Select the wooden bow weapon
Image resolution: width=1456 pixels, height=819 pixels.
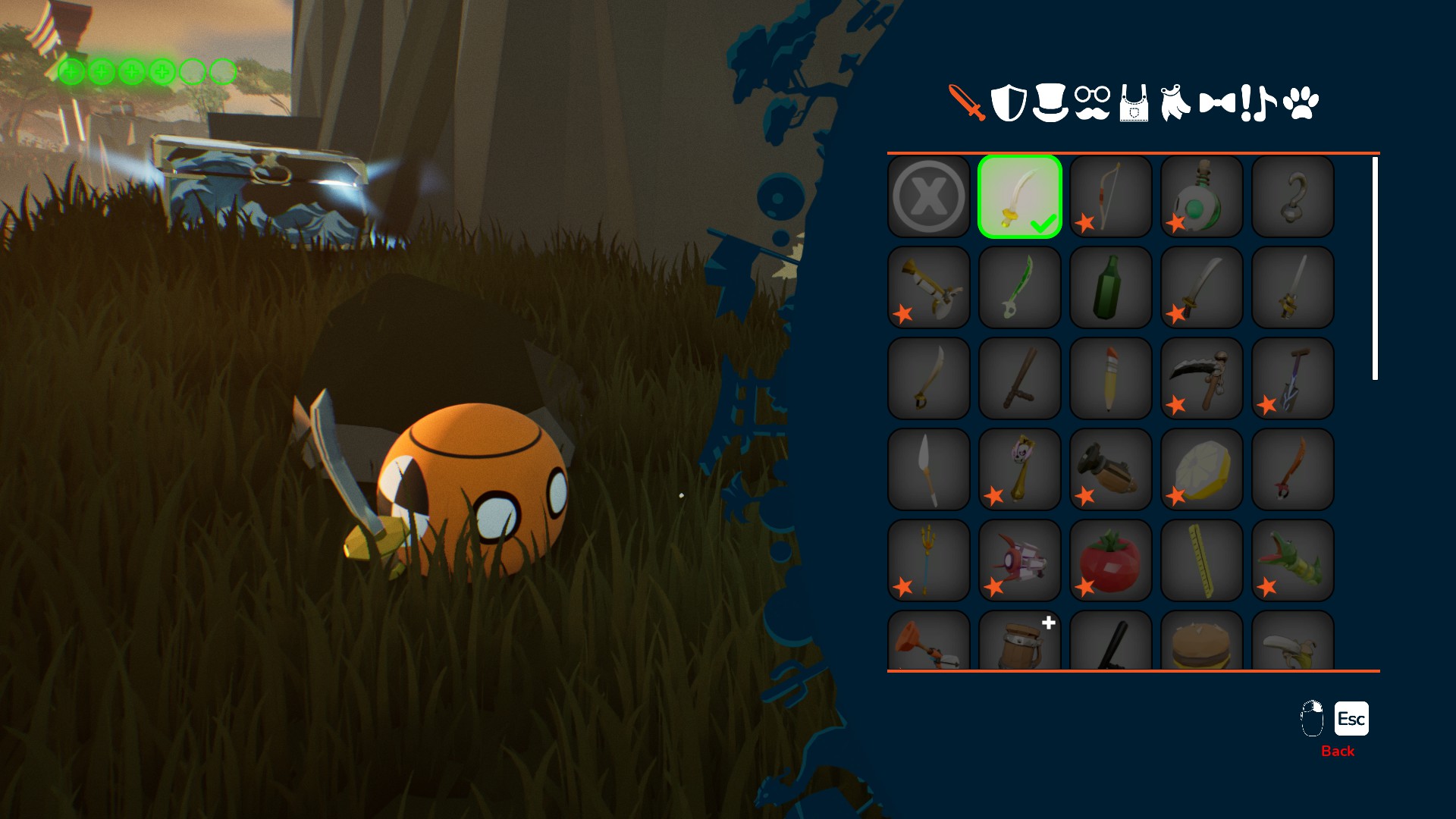[x=1111, y=196]
